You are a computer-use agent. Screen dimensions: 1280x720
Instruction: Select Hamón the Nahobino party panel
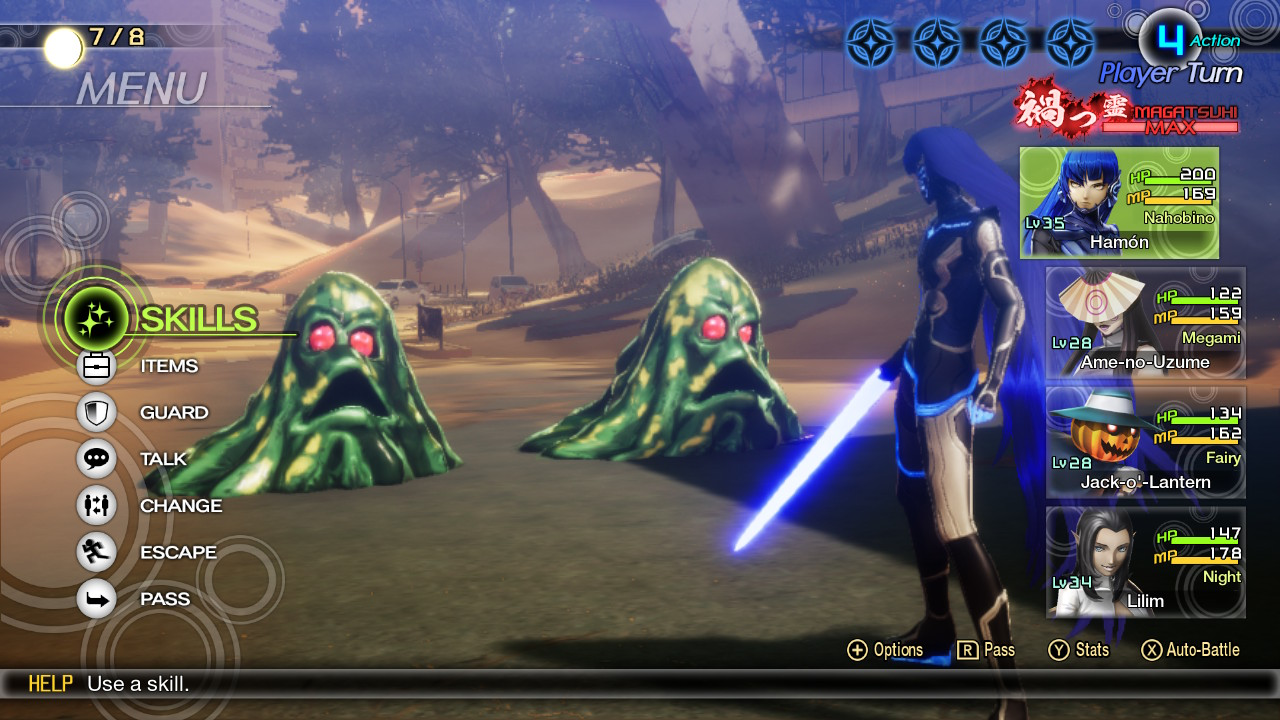tap(1119, 203)
